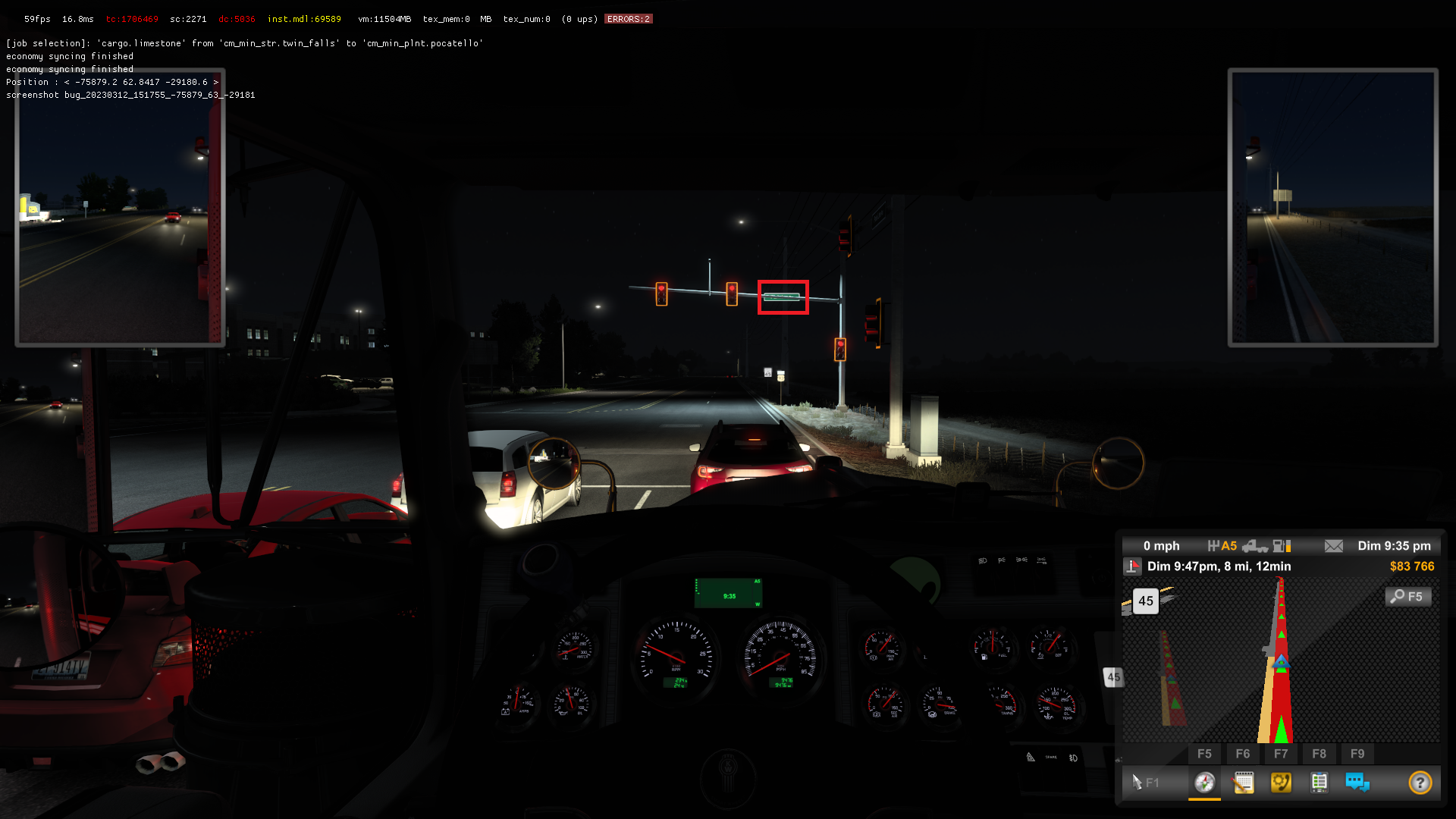
Task: Click the help question mark icon
Action: (x=1420, y=782)
